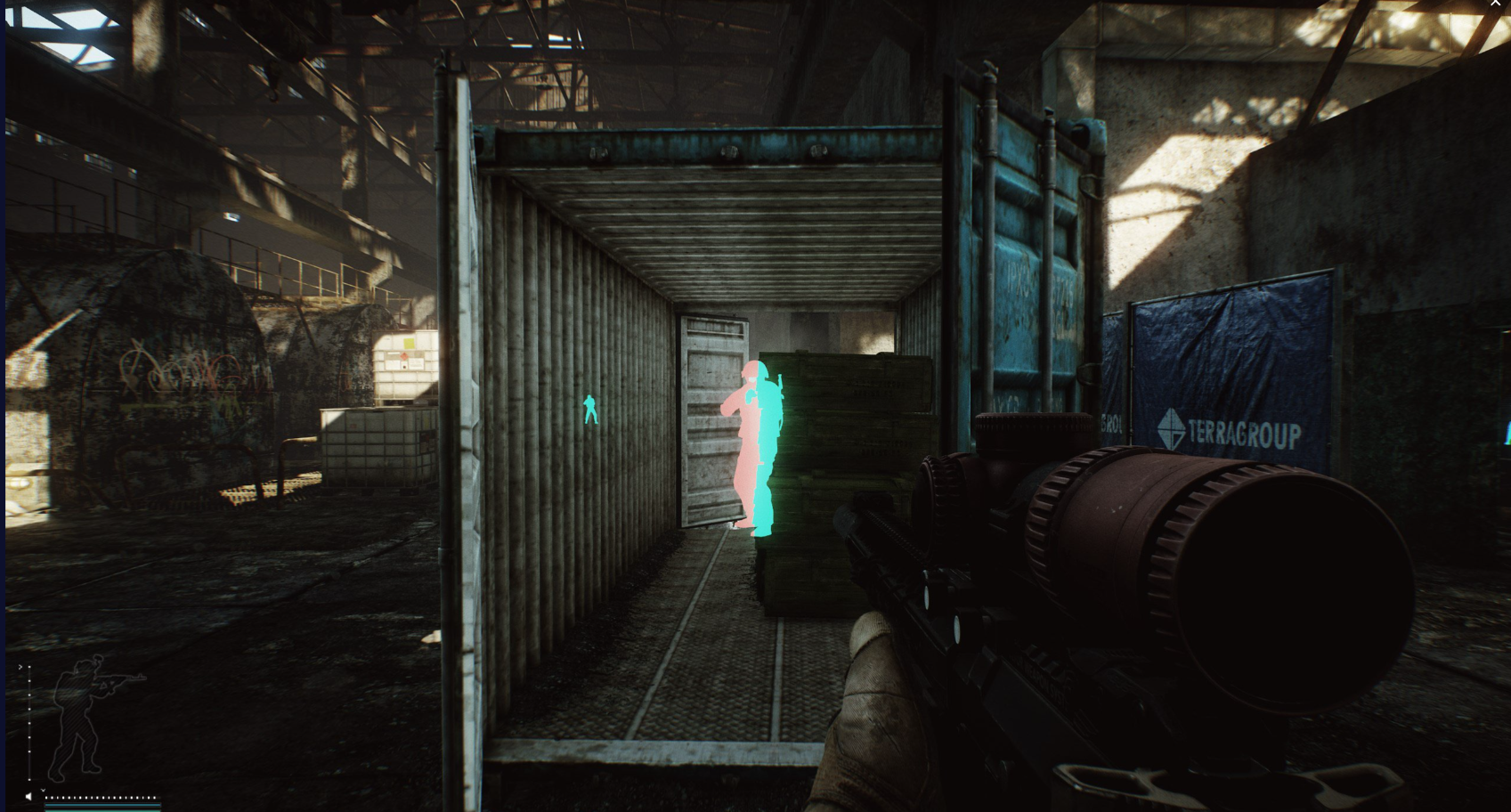
Task: Expand the chevron below the stance slider
Action: [44, 790]
